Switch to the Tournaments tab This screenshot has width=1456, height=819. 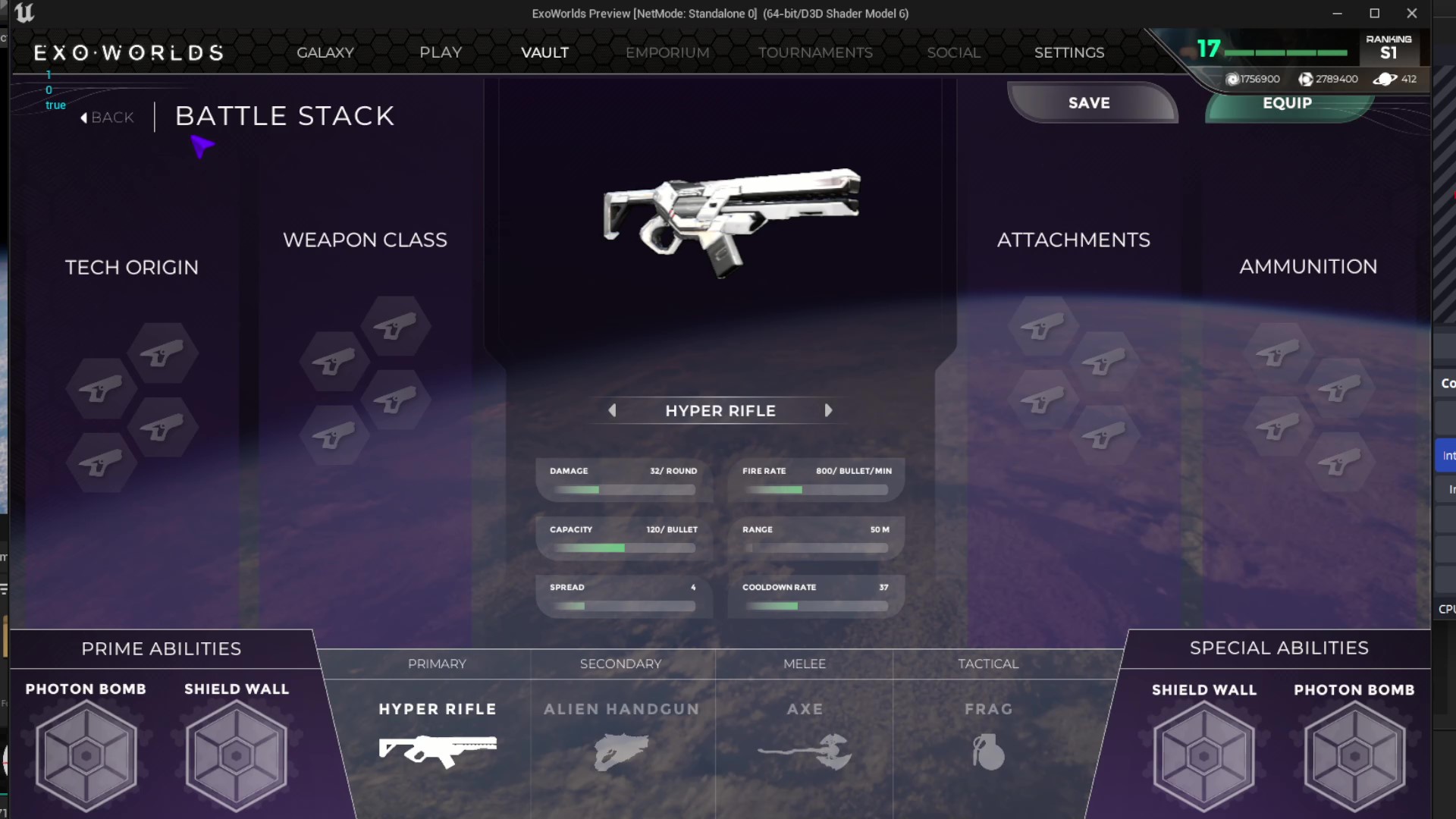815,52
